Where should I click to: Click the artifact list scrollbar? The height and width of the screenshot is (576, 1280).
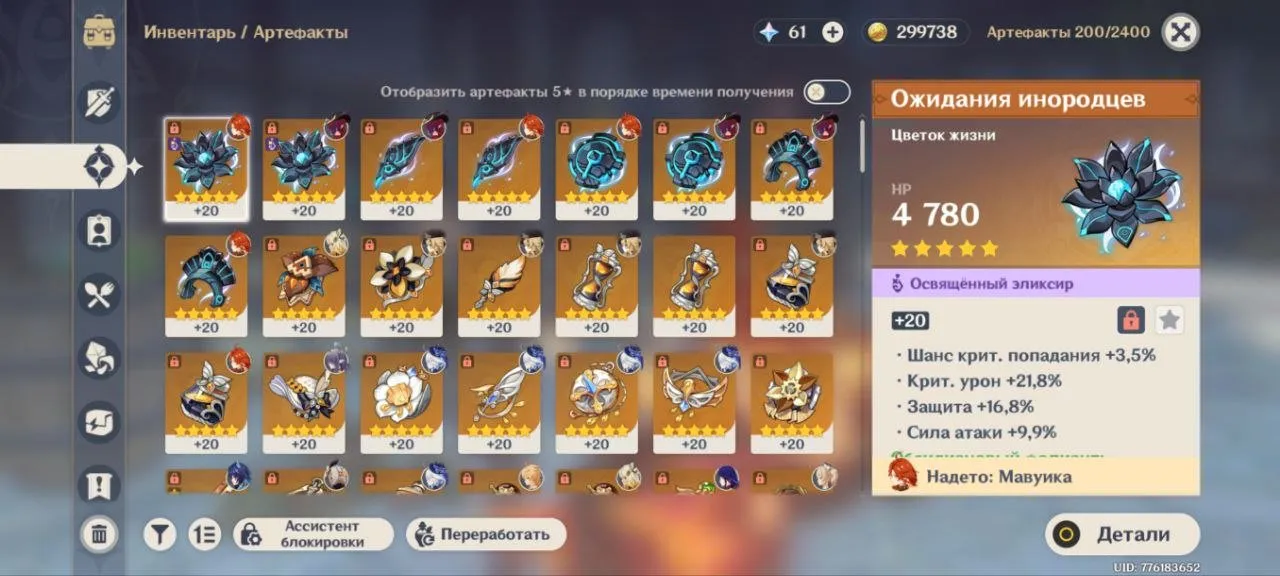click(862, 145)
